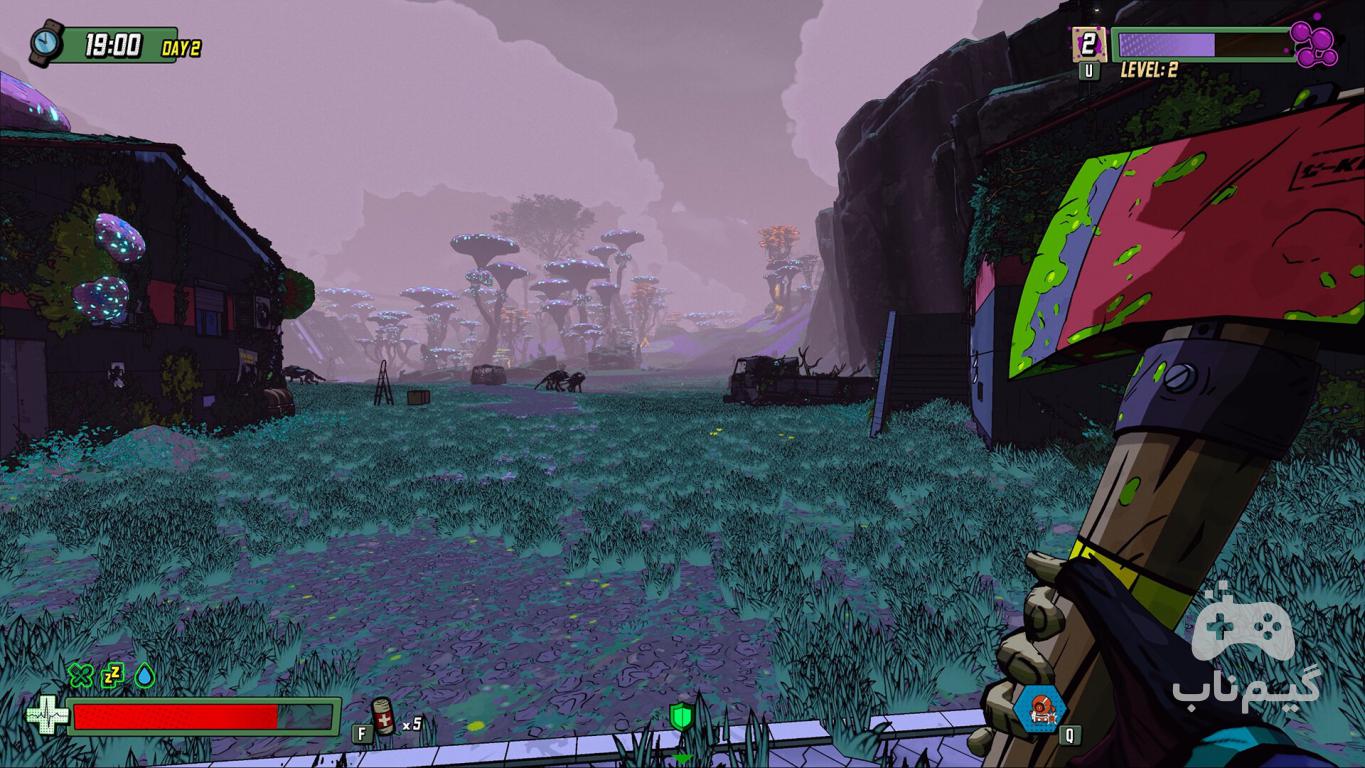The width and height of the screenshot is (1365, 768).
Task: Click the heartbeat cross health icon
Action: point(46,716)
